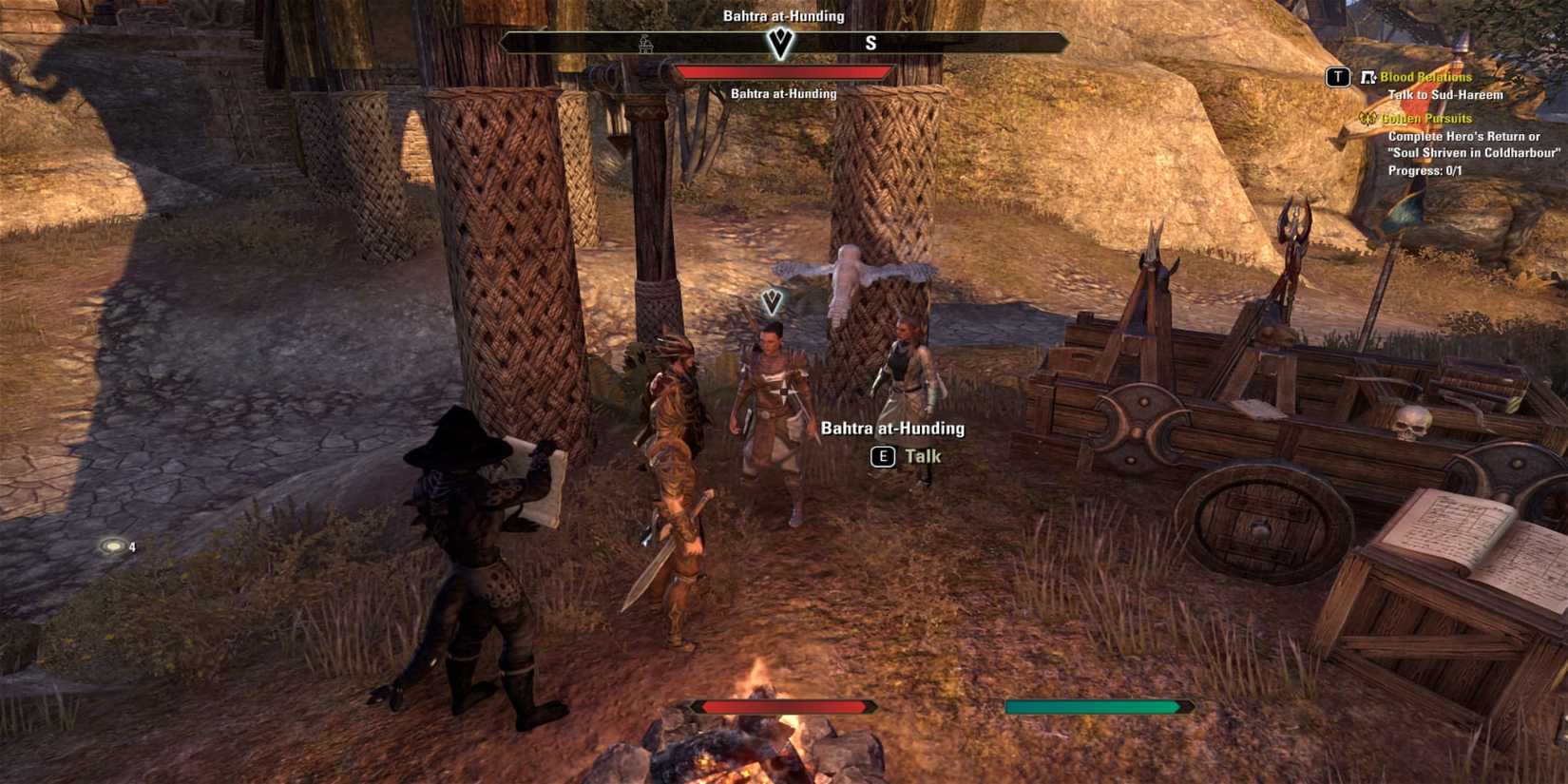Click the E keybind icon in the Talk prompt

coord(884,457)
